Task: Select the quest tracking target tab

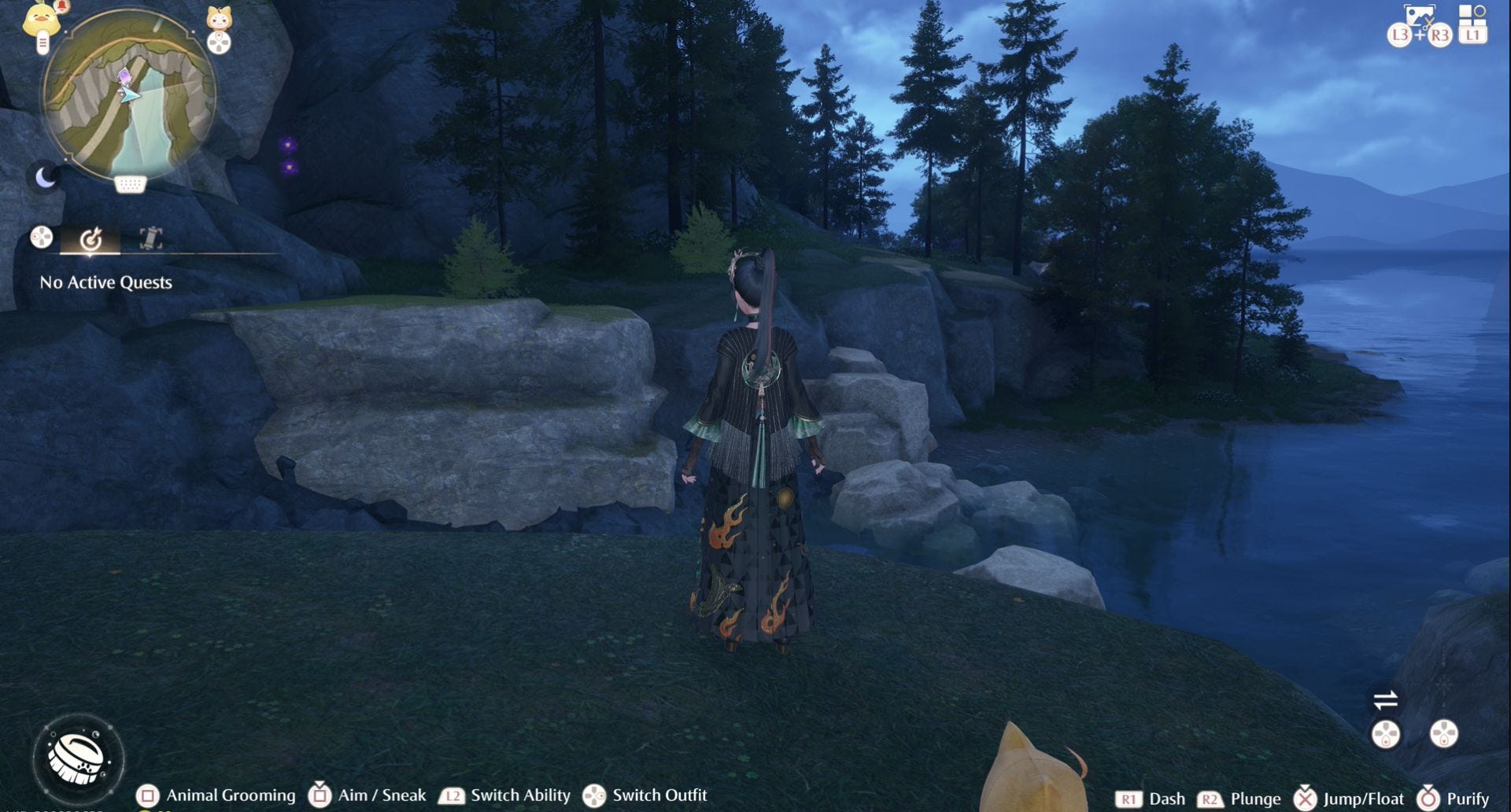Action: pyautogui.click(x=91, y=238)
